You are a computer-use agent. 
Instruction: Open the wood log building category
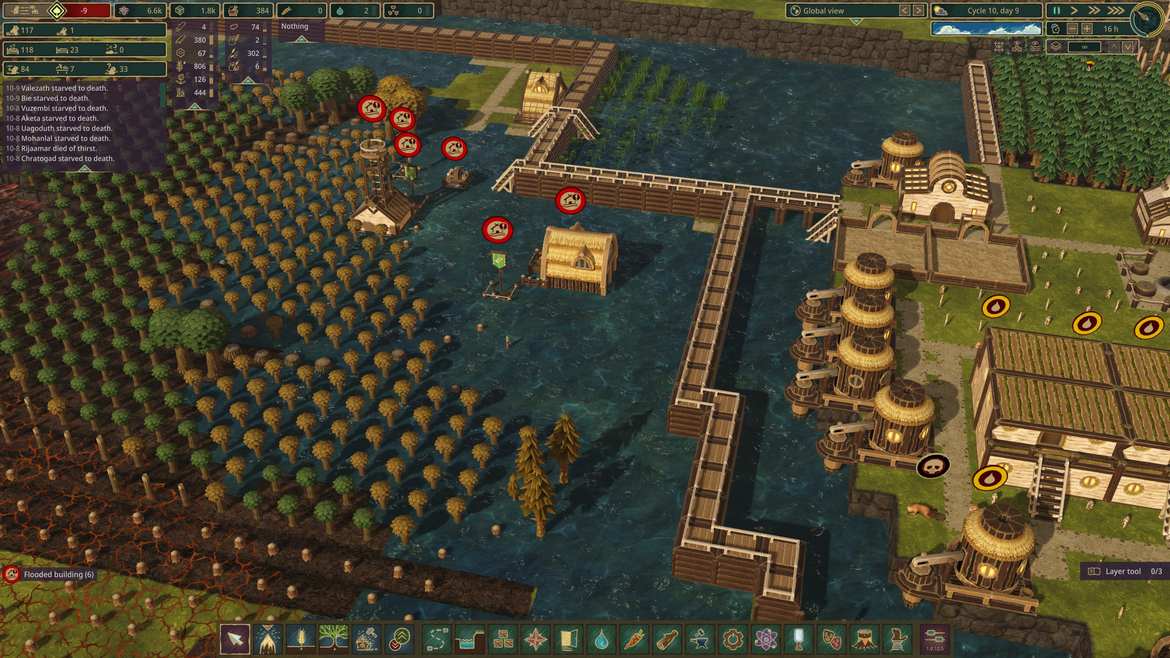(x=667, y=638)
